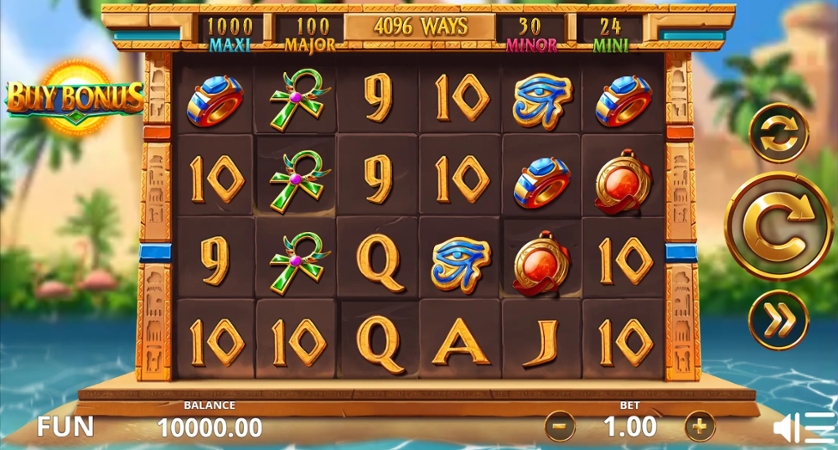Decrease the bet with the minus button
The image size is (838, 450).
pyautogui.click(x=560, y=427)
